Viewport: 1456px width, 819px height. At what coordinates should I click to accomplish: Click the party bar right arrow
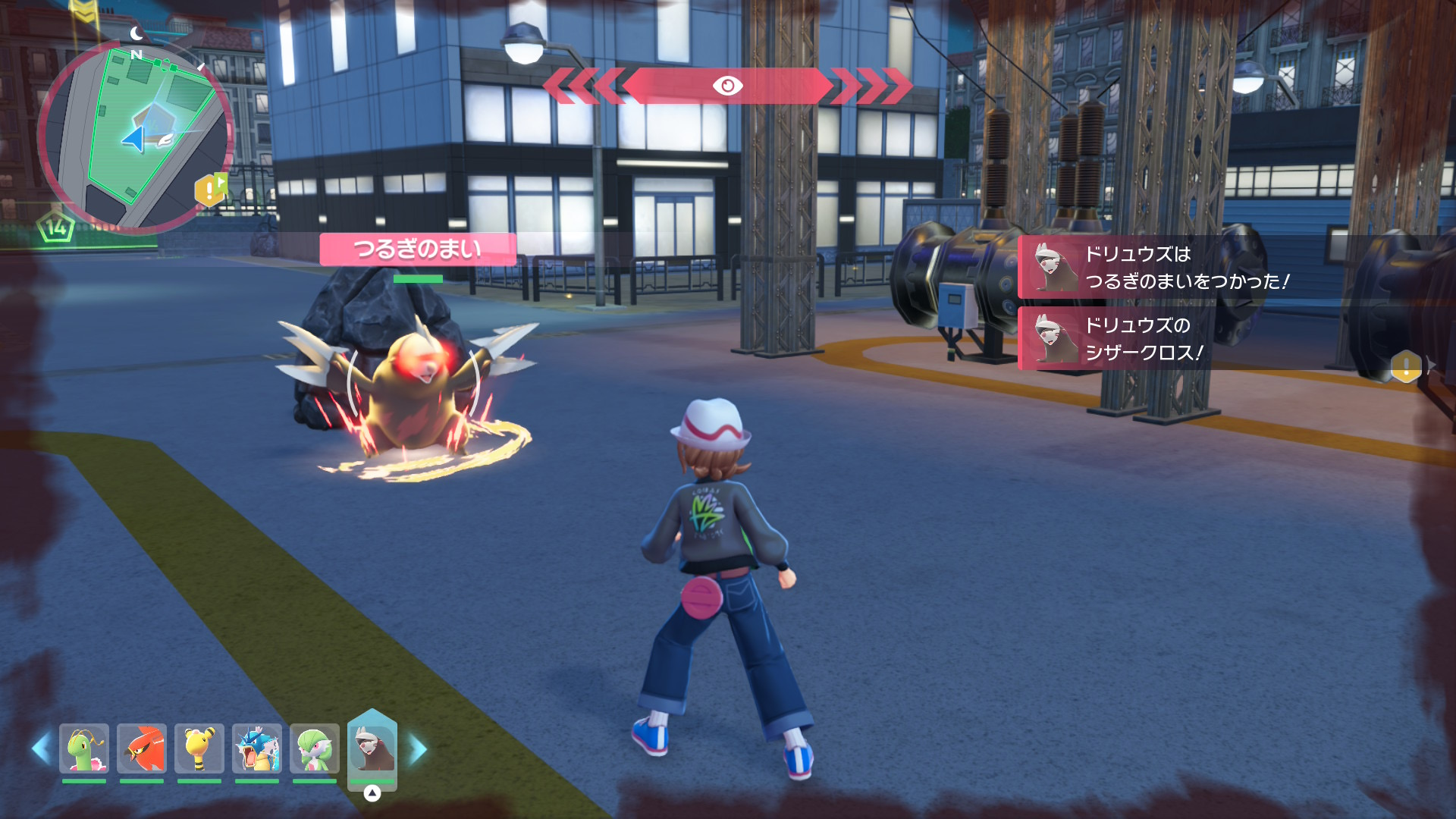418,749
